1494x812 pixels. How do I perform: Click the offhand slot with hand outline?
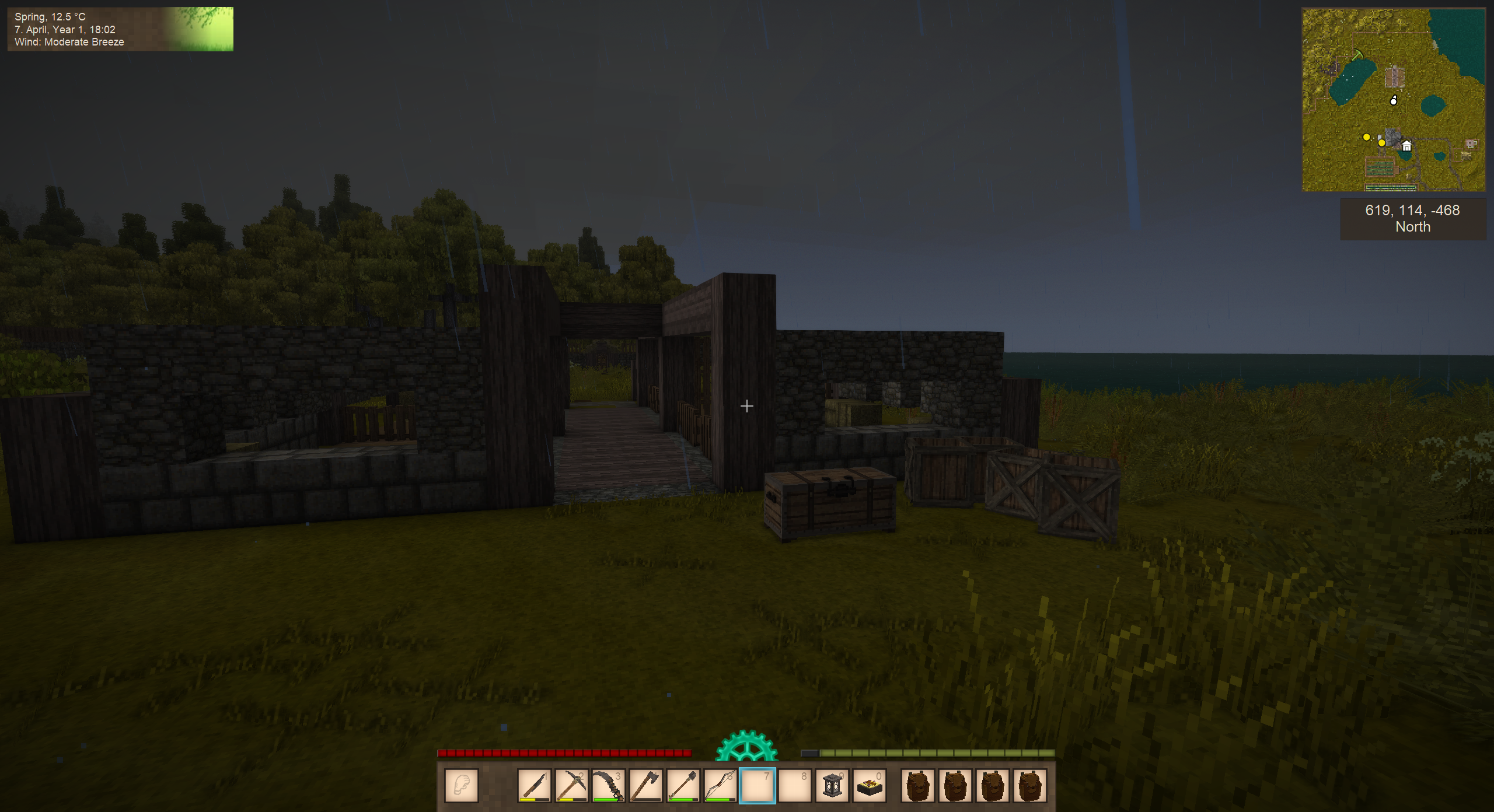(462, 786)
